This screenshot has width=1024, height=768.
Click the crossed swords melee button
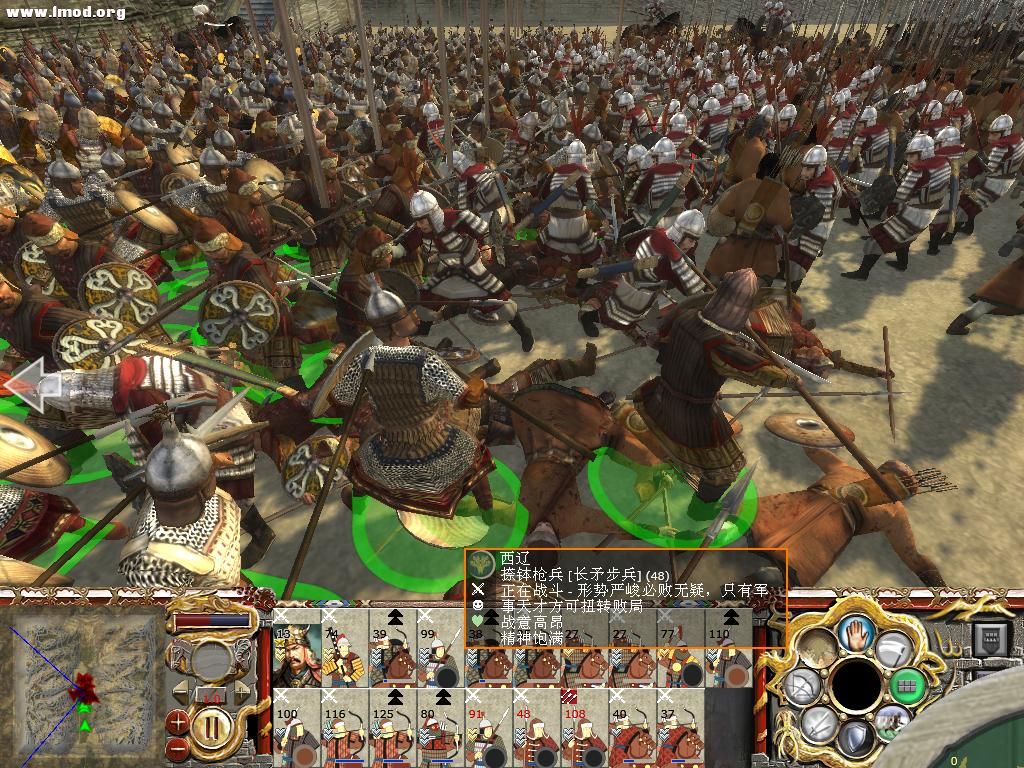[817, 724]
